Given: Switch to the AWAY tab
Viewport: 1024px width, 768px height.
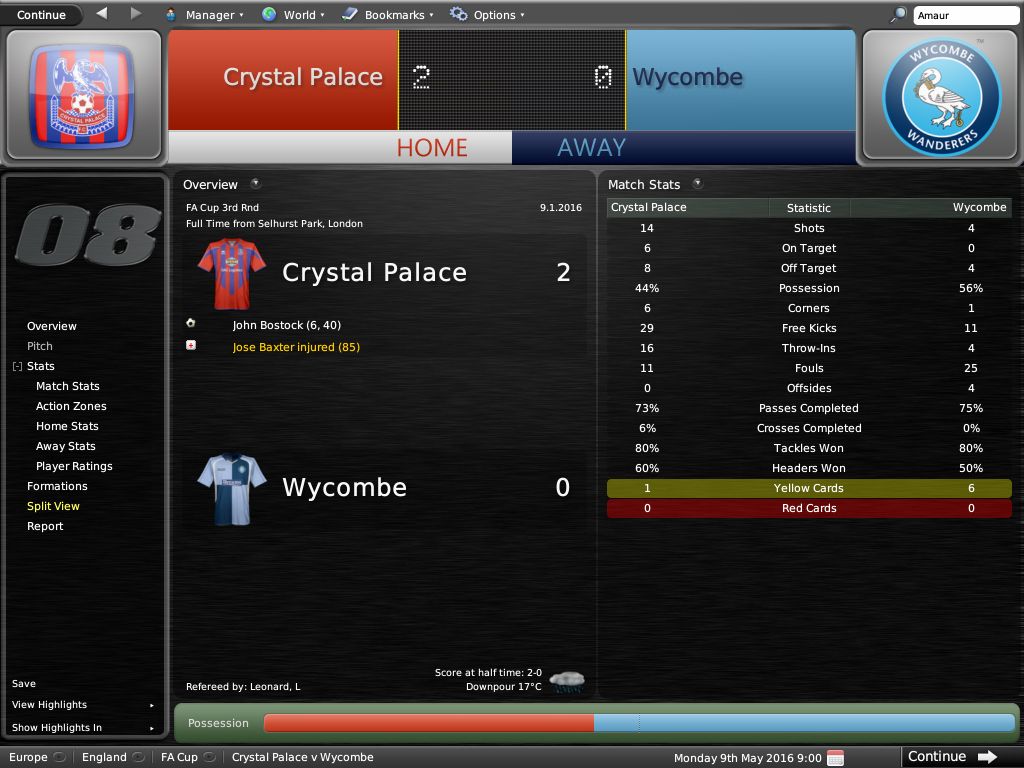Looking at the screenshot, I should (591, 147).
